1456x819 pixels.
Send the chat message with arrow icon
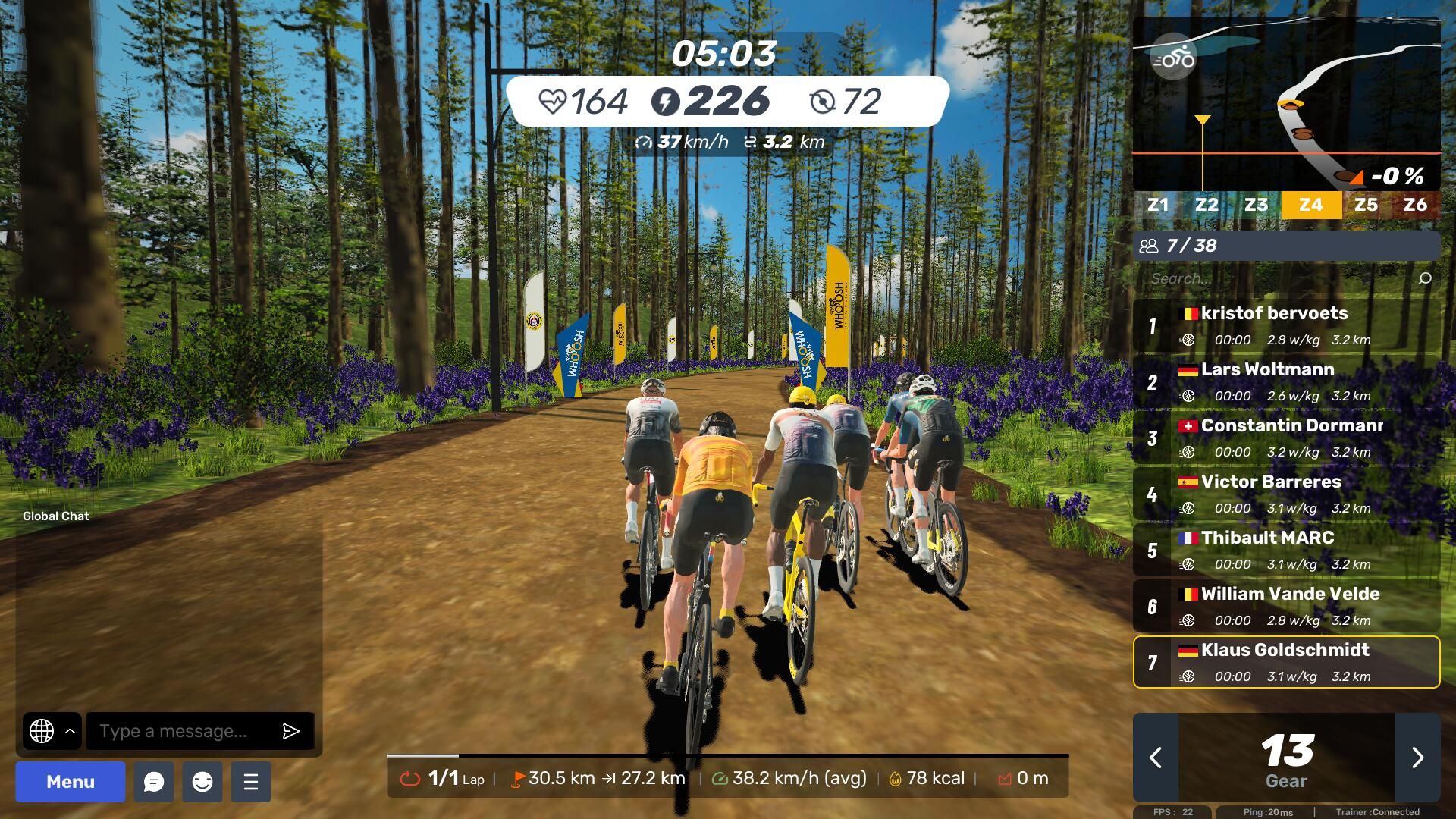point(291,731)
